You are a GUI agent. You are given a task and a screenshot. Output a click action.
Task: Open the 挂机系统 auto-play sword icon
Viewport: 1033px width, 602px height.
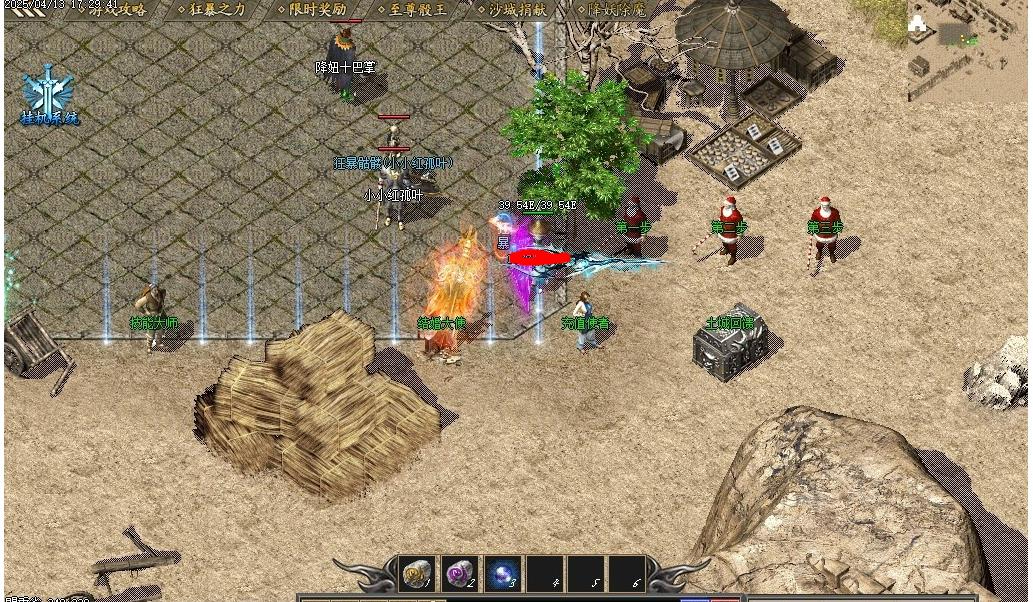(x=48, y=92)
